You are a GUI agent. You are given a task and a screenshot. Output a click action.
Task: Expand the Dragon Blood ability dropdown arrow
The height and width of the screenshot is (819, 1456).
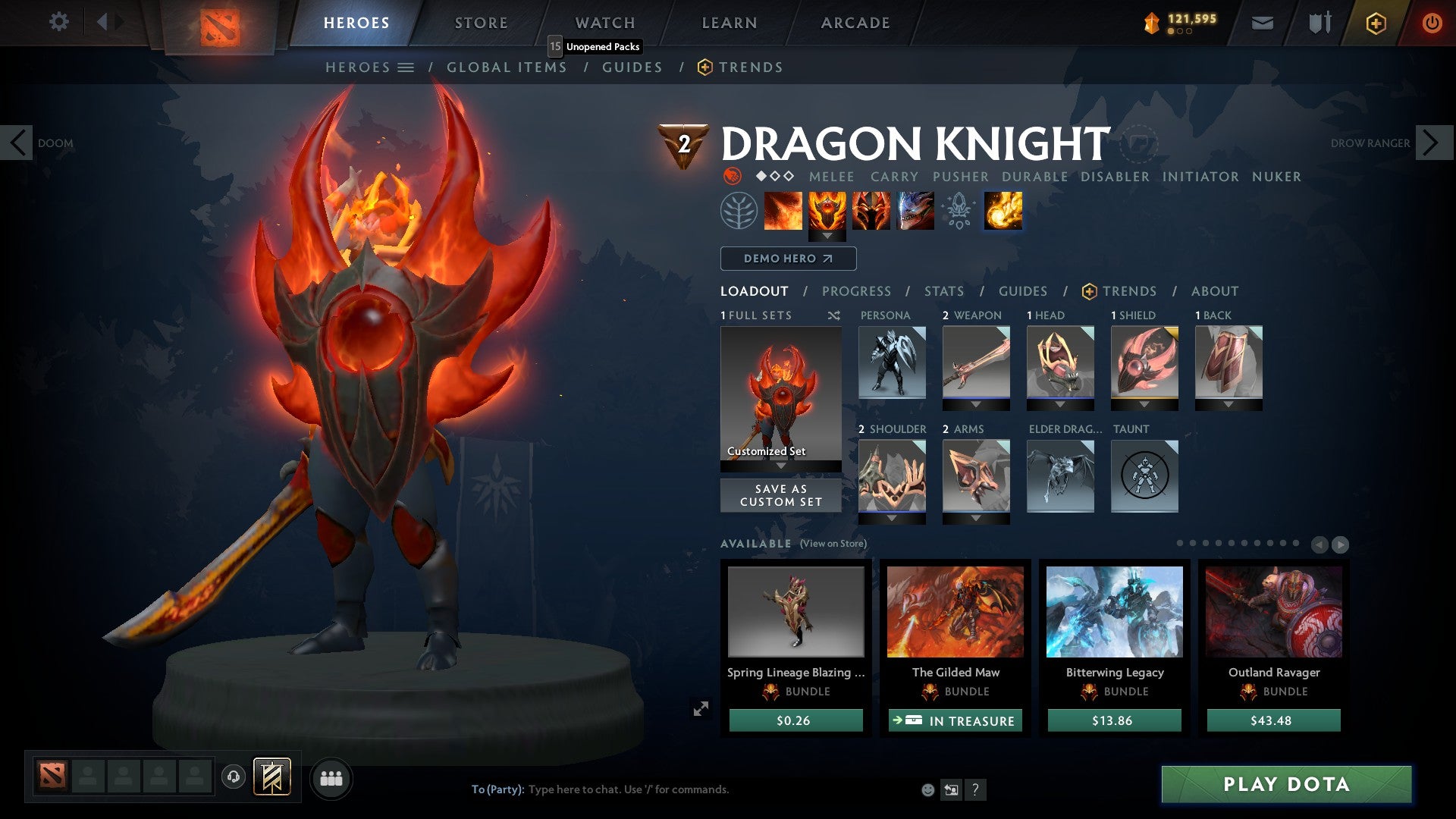pyautogui.click(x=827, y=237)
